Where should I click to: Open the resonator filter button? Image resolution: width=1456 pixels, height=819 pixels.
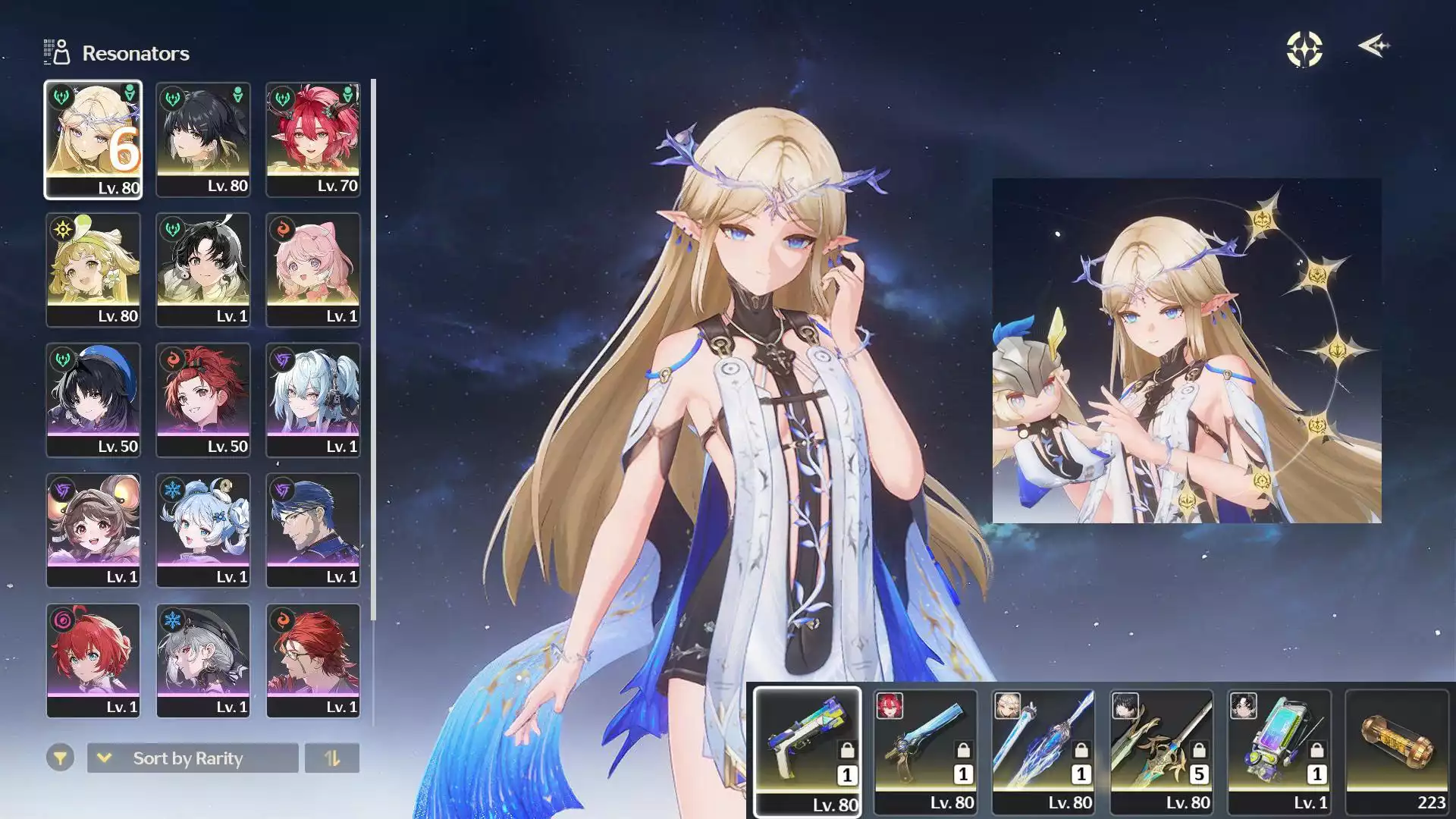click(60, 758)
